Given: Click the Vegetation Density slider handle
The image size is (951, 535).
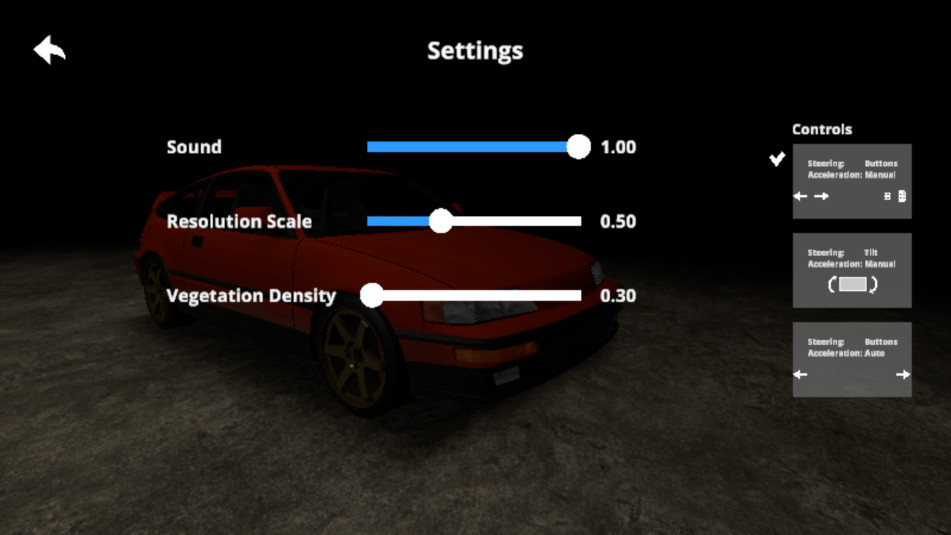Looking at the screenshot, I should pos(372,295).
